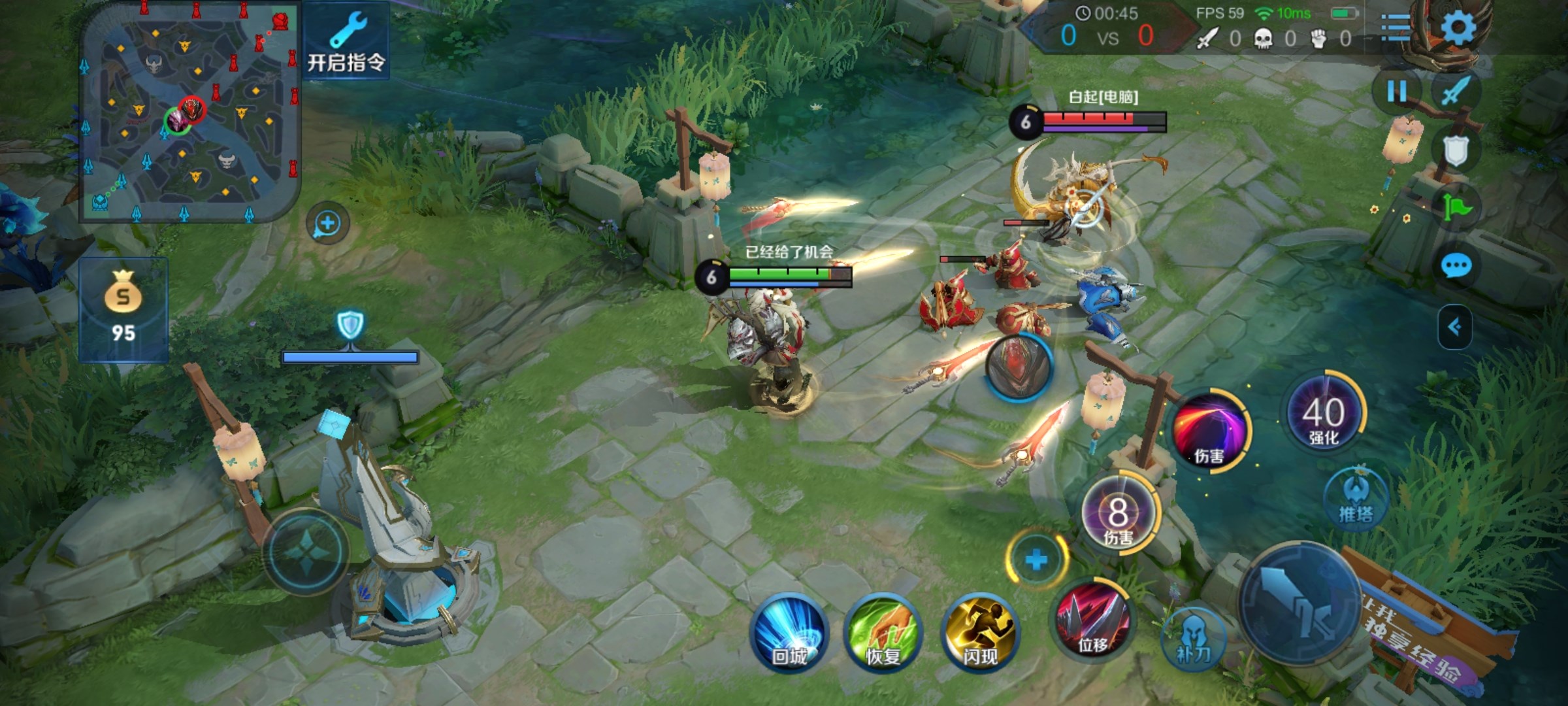Image resolution: width=1568 pixels, height=706 pixels.
Task: Open the settings gear menu
Action: (x=1458, y=27)
